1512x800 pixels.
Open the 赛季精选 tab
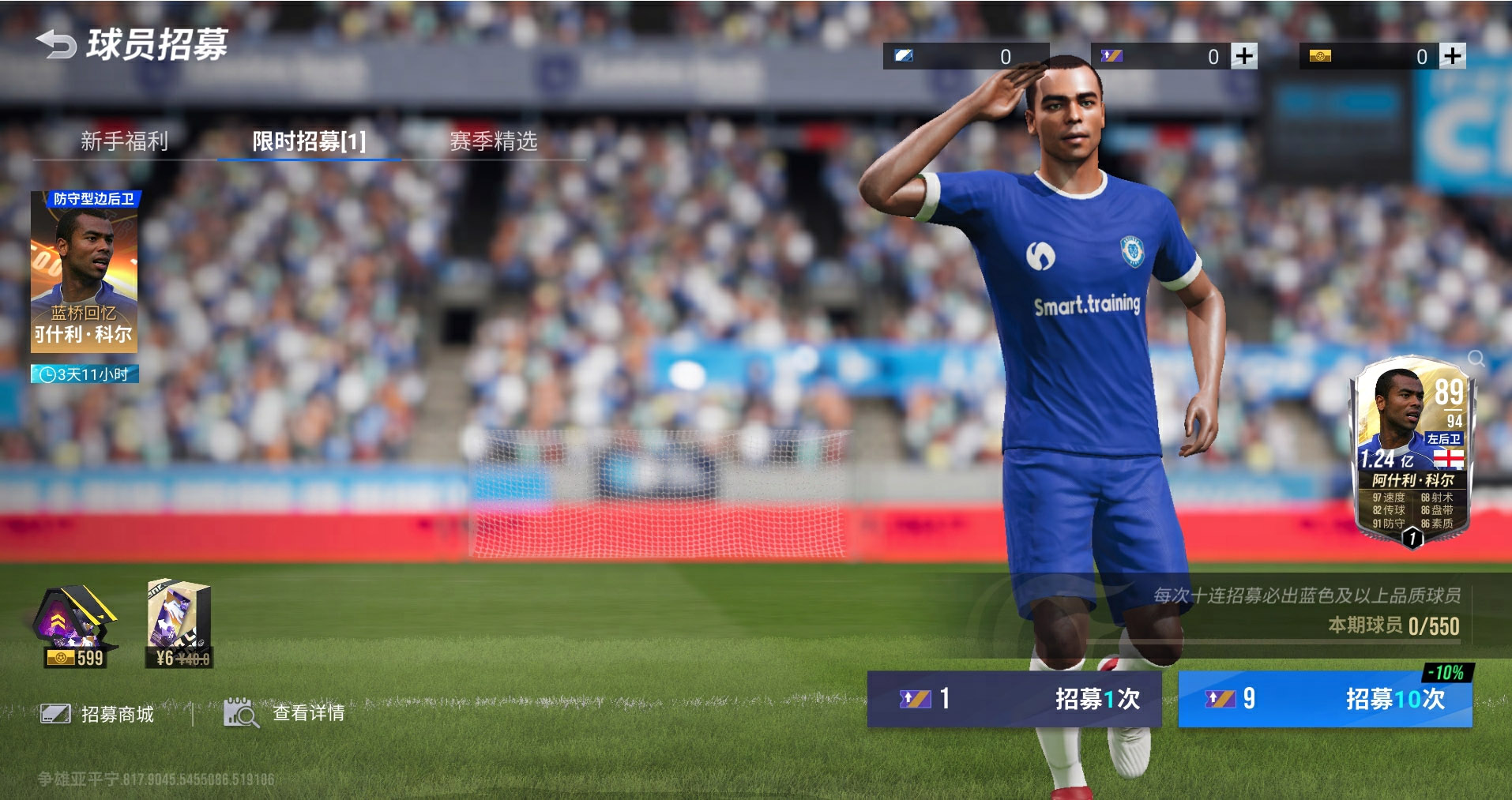pos(494,141)
